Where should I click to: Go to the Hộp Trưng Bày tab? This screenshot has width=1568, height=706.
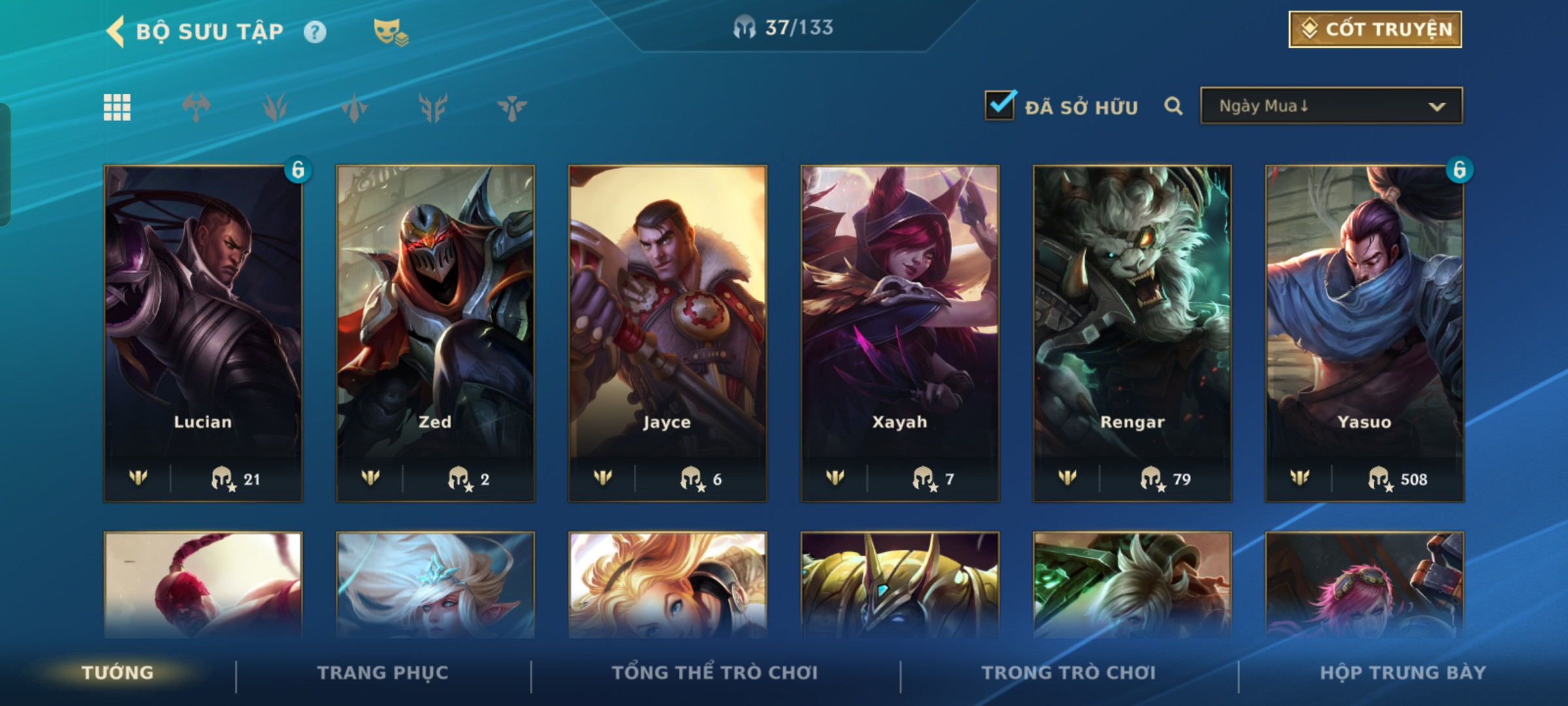click(x=1403, y=673)
